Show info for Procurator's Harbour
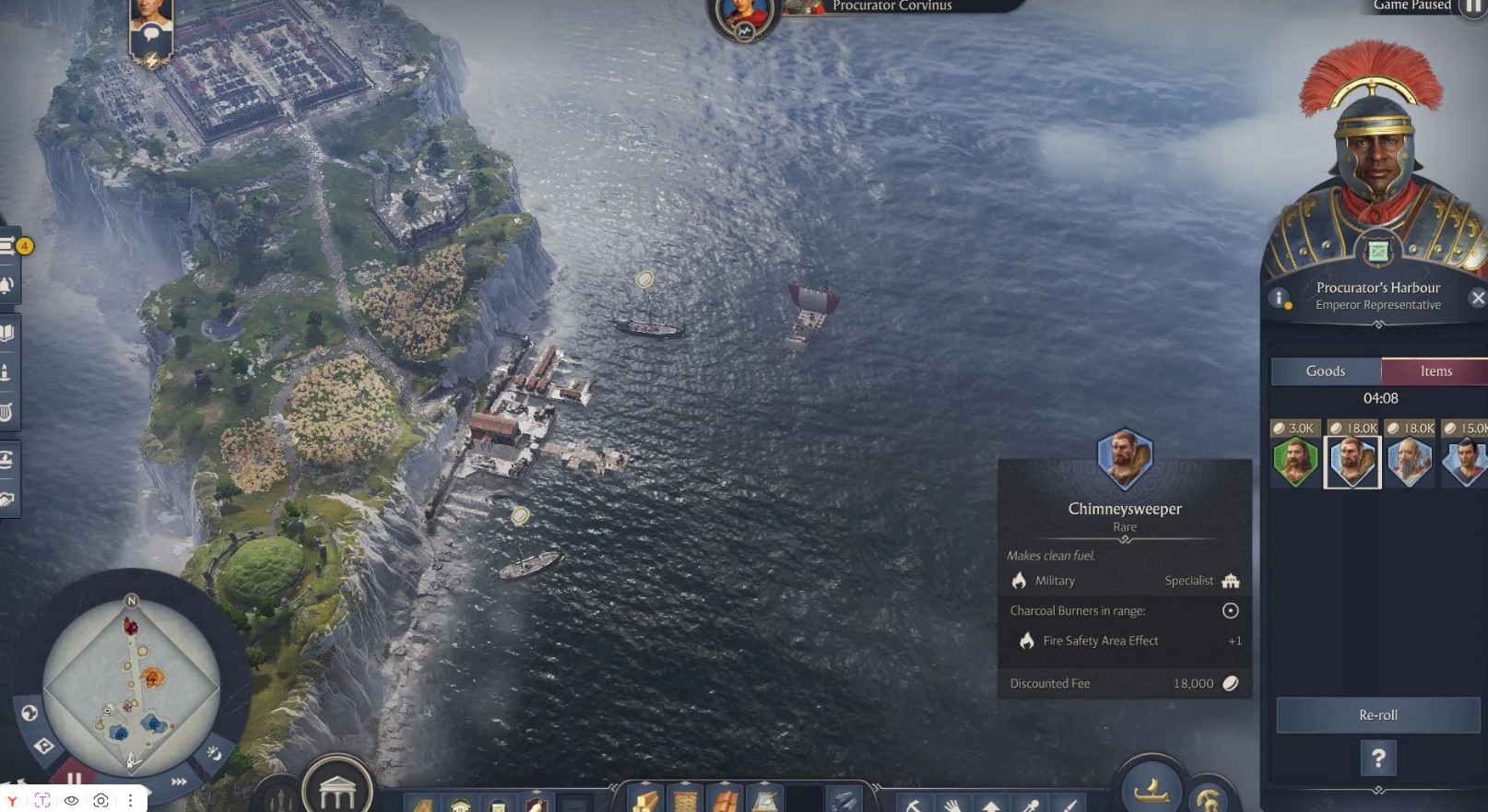The width and height of the screenshot is (1488, 812). click(1279, 298)
